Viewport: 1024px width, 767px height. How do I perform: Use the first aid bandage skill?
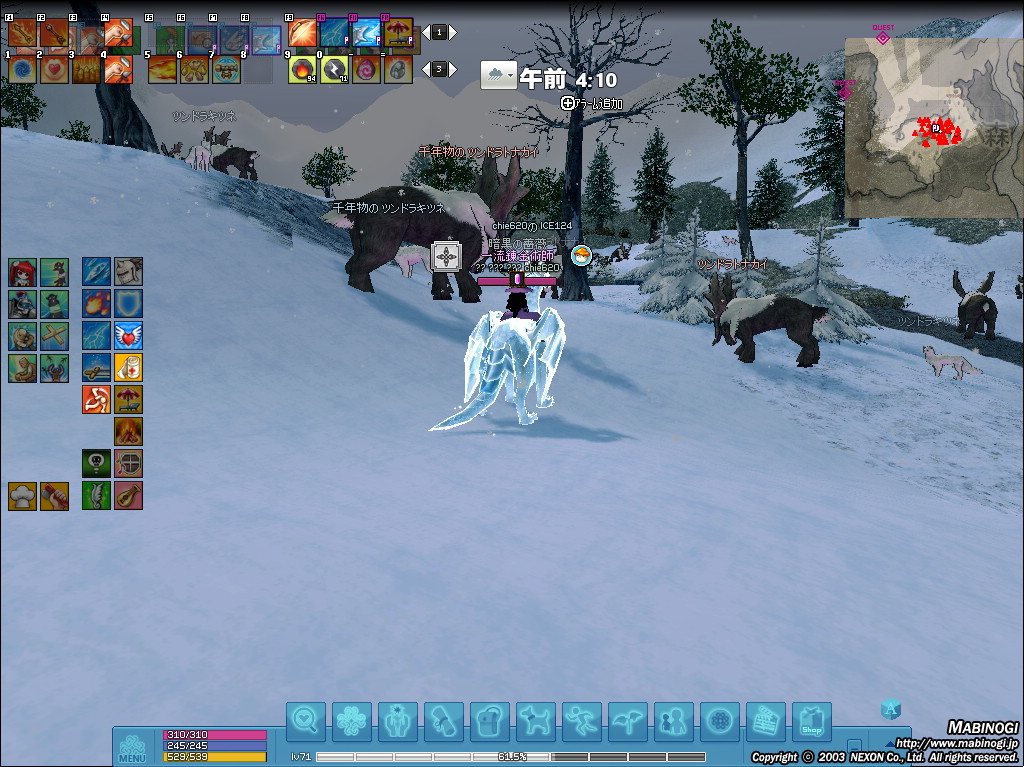[x=128, y=367]
